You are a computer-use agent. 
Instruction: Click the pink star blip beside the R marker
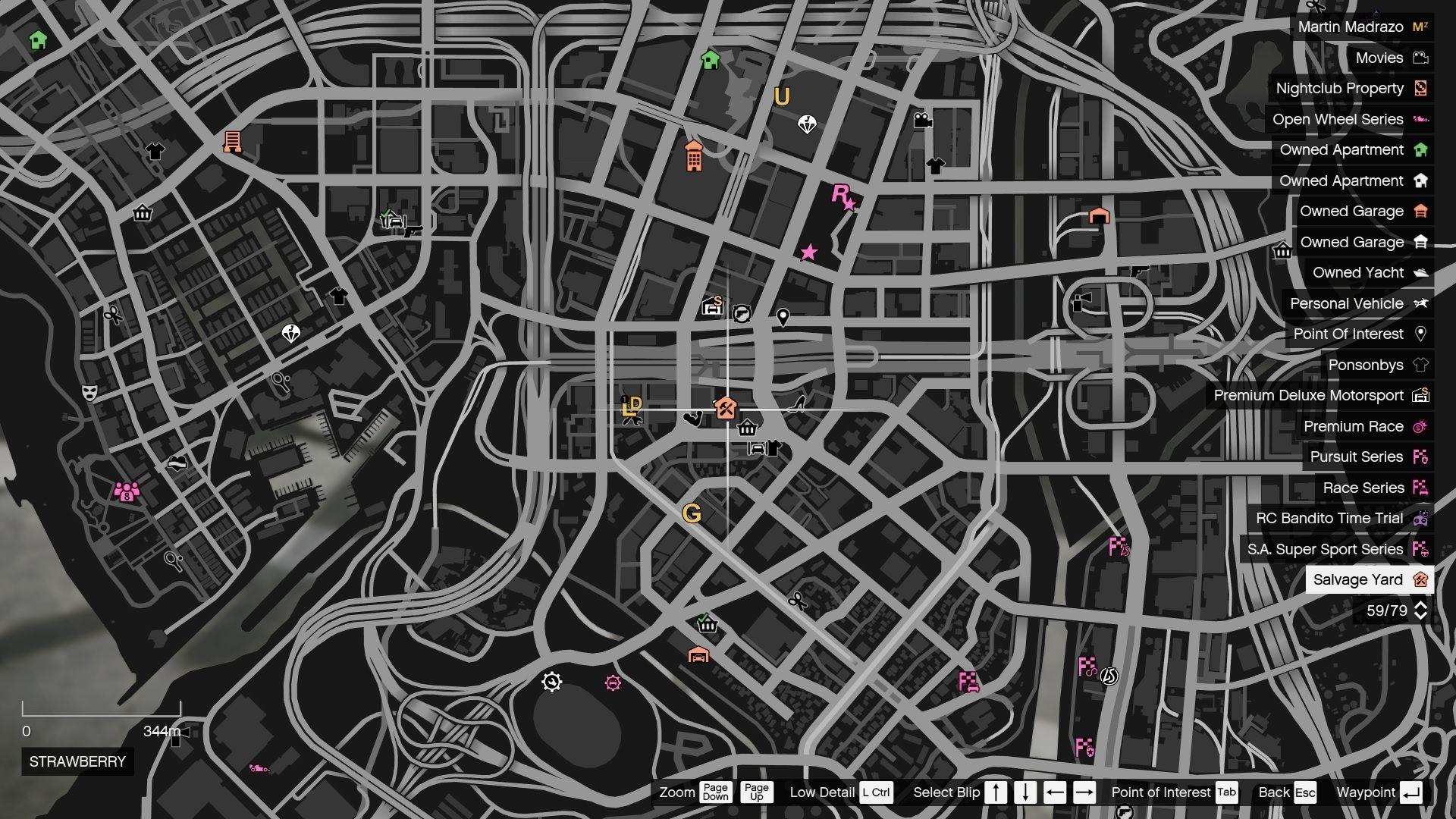(x=851, y=203)
